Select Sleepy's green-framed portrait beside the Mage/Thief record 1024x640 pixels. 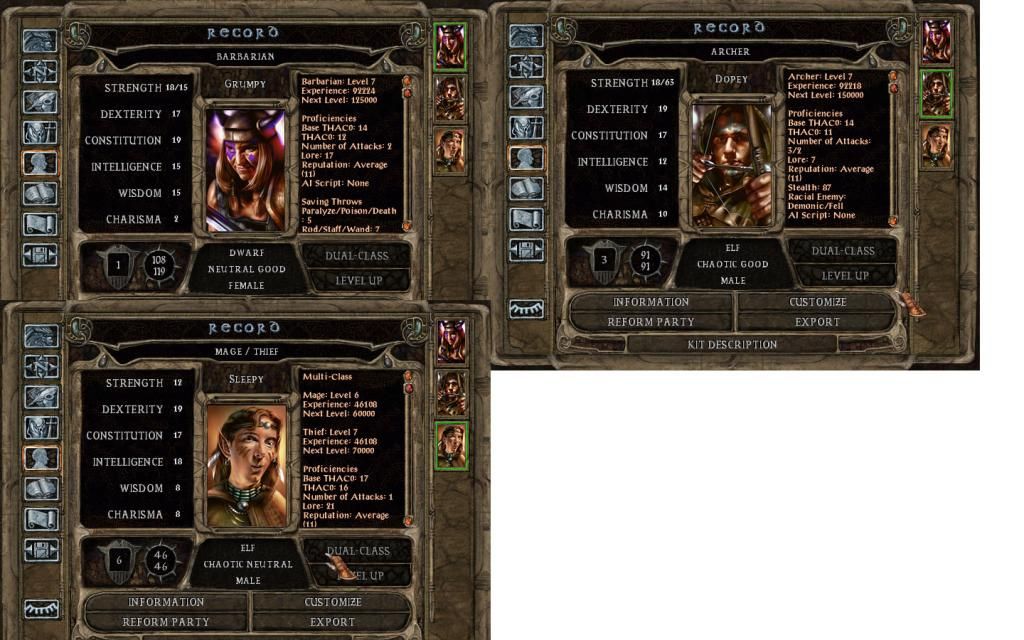451,445
